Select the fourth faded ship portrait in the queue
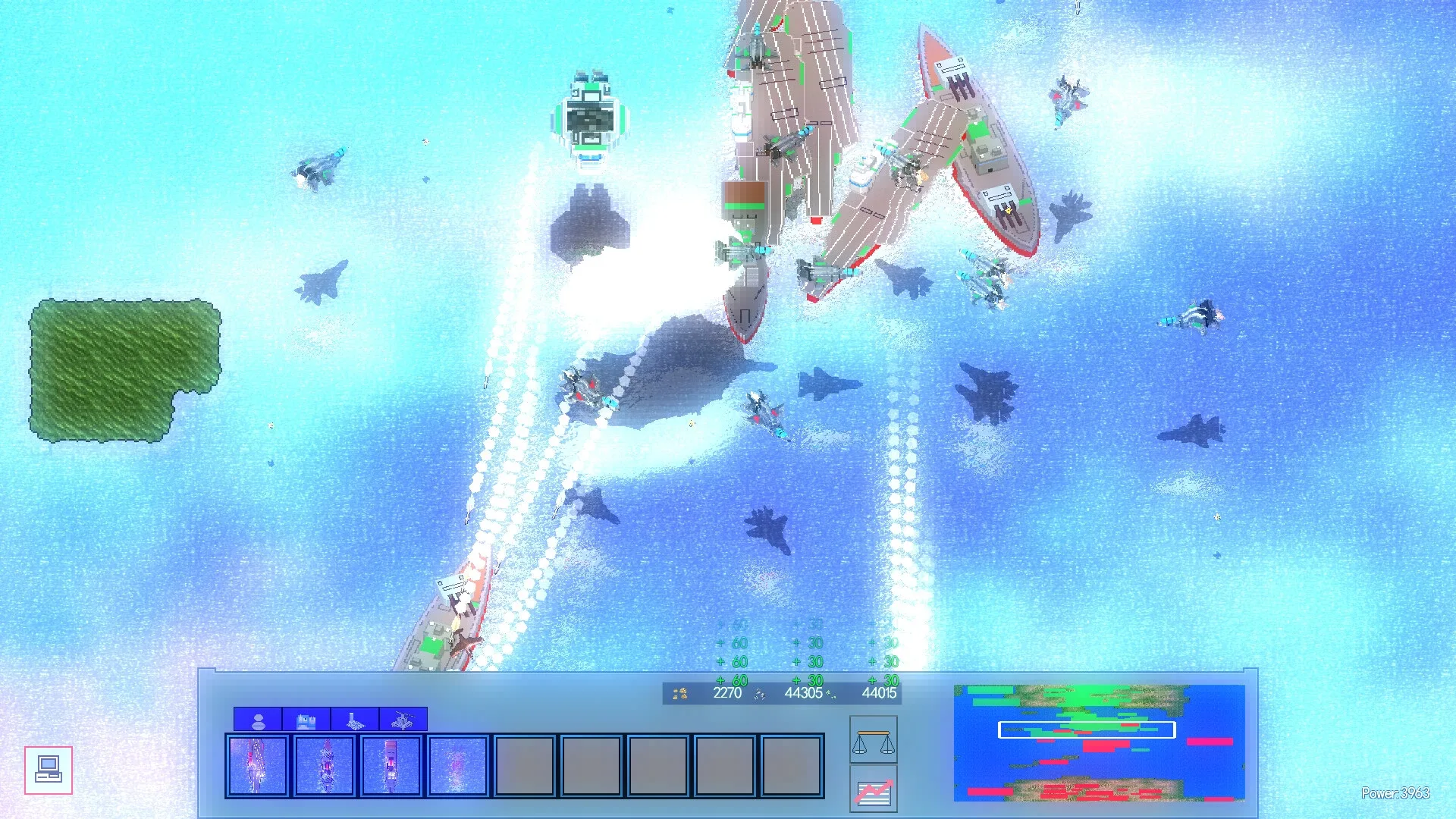 point(456,767)
